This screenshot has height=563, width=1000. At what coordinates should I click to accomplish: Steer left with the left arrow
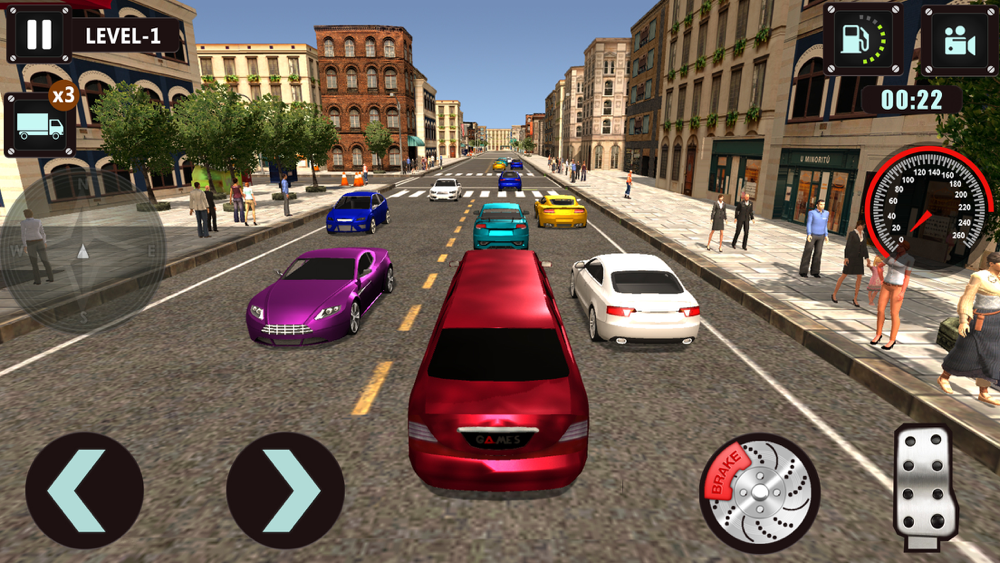tap(84, 490)
